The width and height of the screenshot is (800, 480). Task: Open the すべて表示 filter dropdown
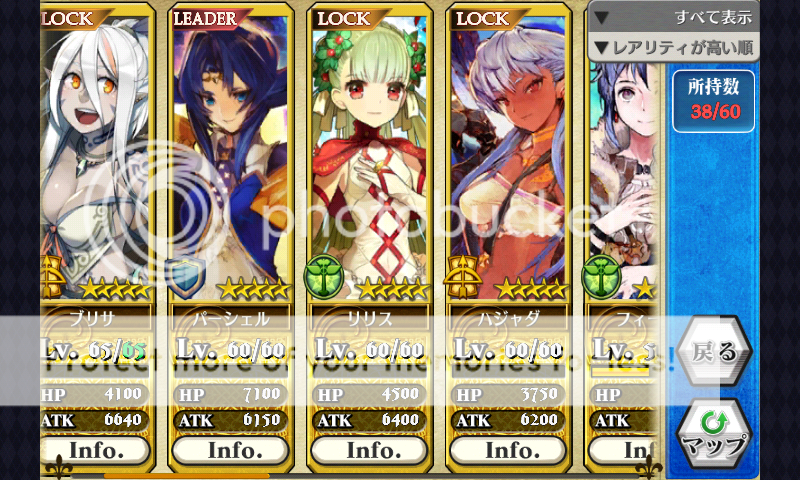tap(674, 17)
